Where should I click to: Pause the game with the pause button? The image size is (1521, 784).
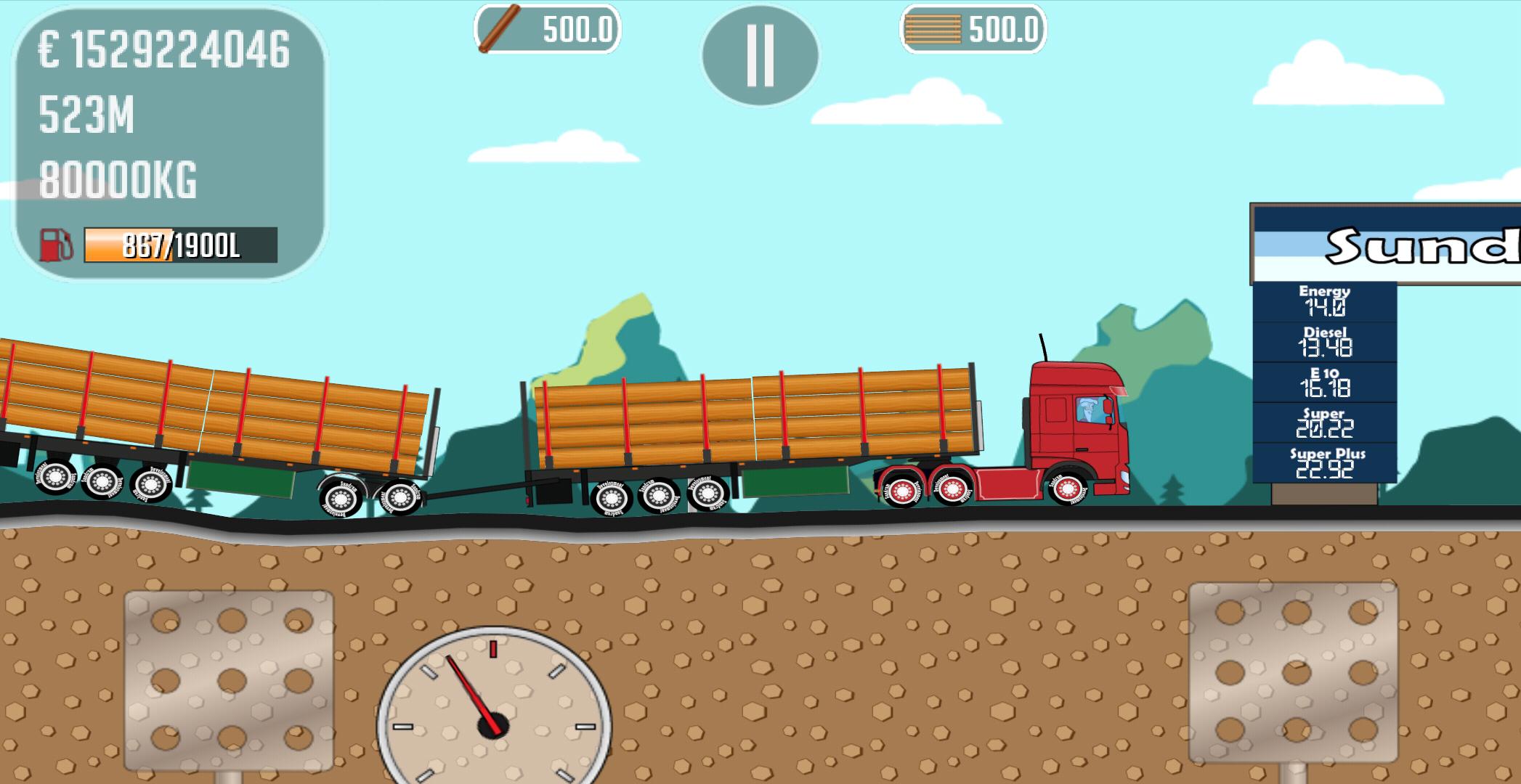pos(761,52)
